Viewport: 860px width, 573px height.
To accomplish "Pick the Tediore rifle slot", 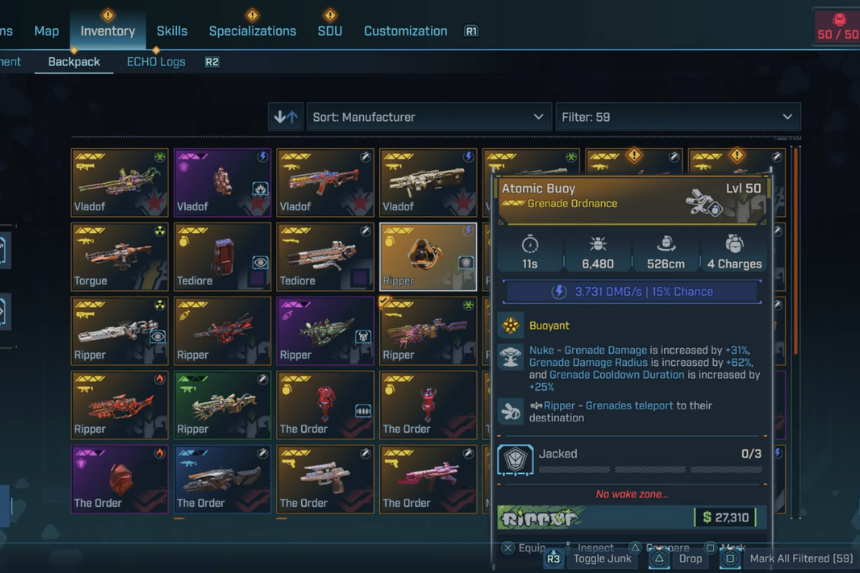I will coord(325,256).
